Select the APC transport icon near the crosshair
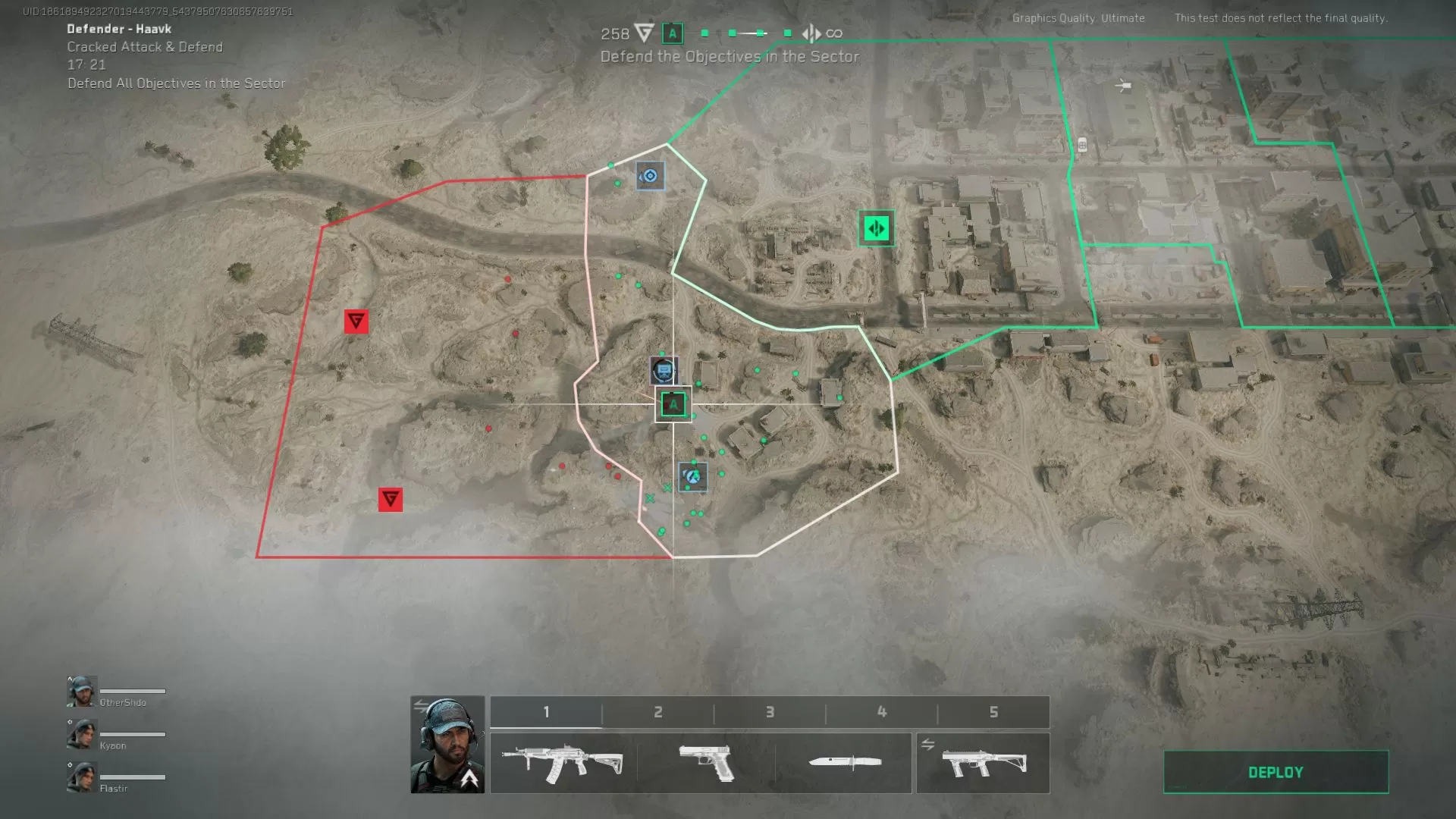Viewport: 1456px width, 819px height. [x=663, y=372]
